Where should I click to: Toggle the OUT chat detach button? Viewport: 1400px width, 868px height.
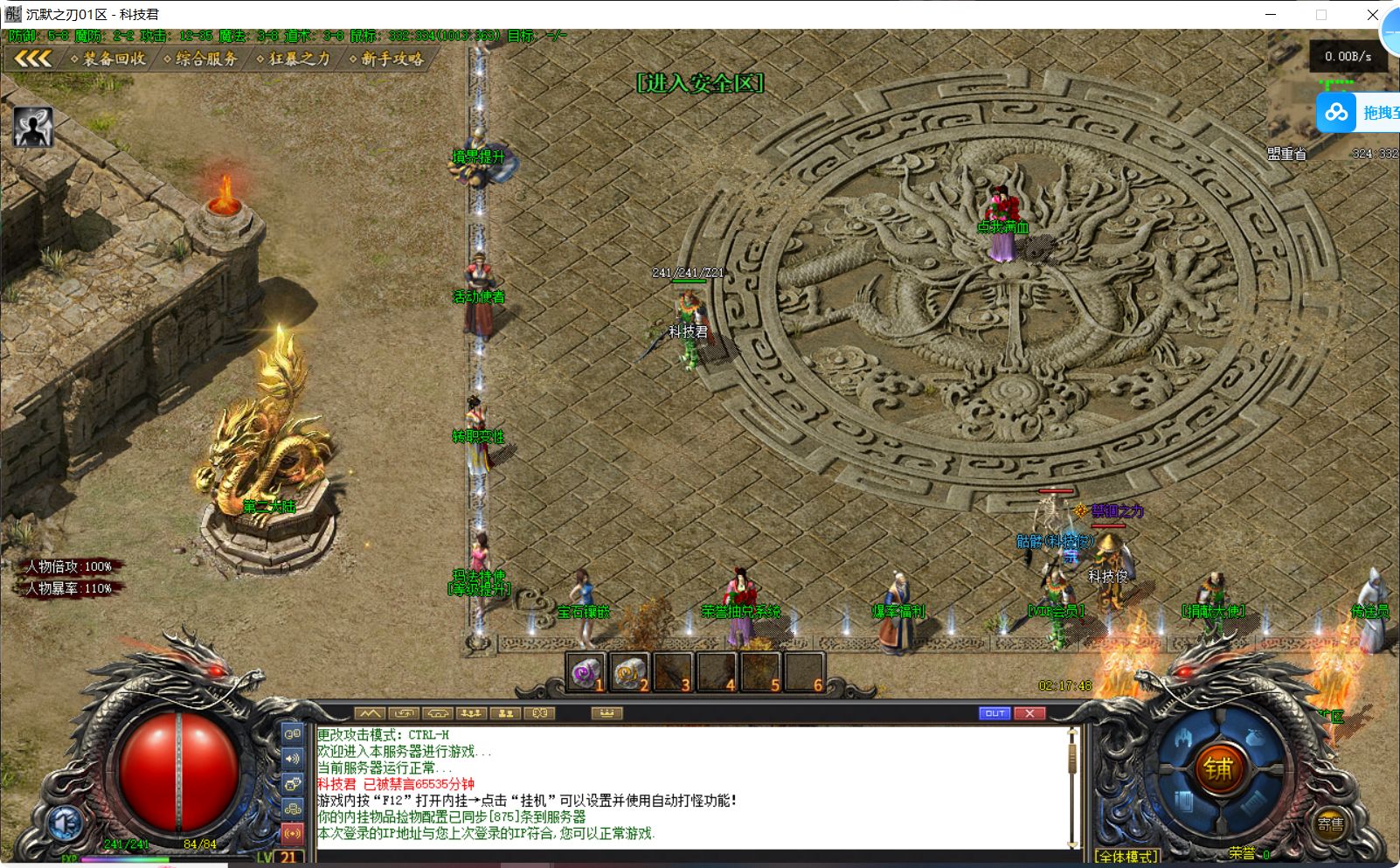pos(995,712)
